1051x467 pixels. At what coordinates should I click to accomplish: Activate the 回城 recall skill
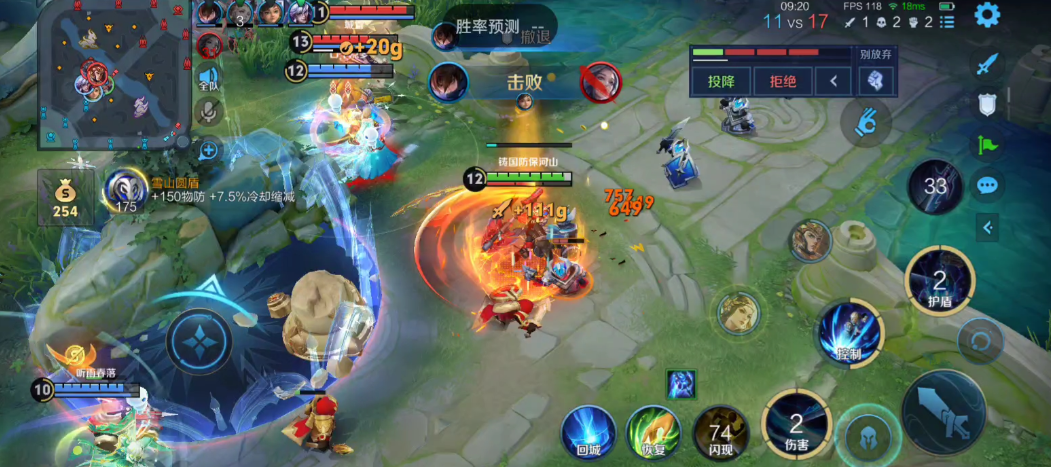point(588,432)
